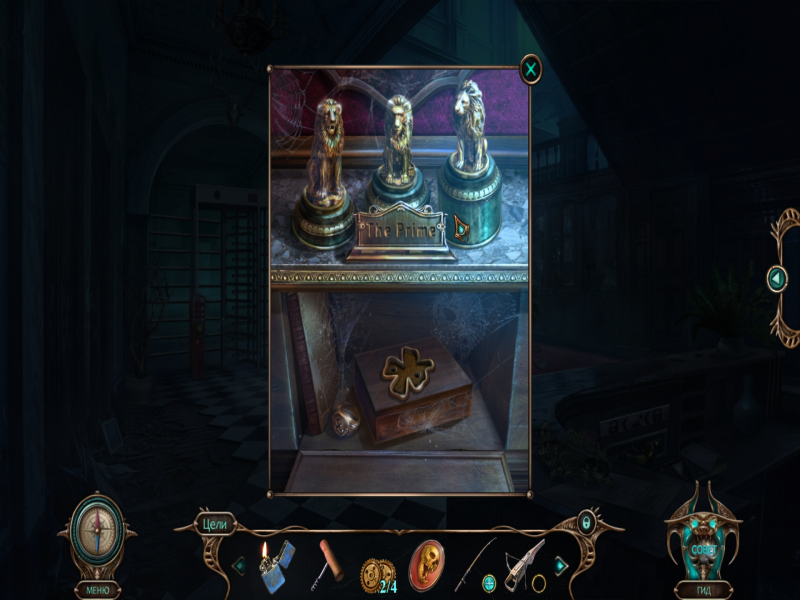Choose the golden skull medallion
This screenshot has height=600, width=800.
click(428, 564)
